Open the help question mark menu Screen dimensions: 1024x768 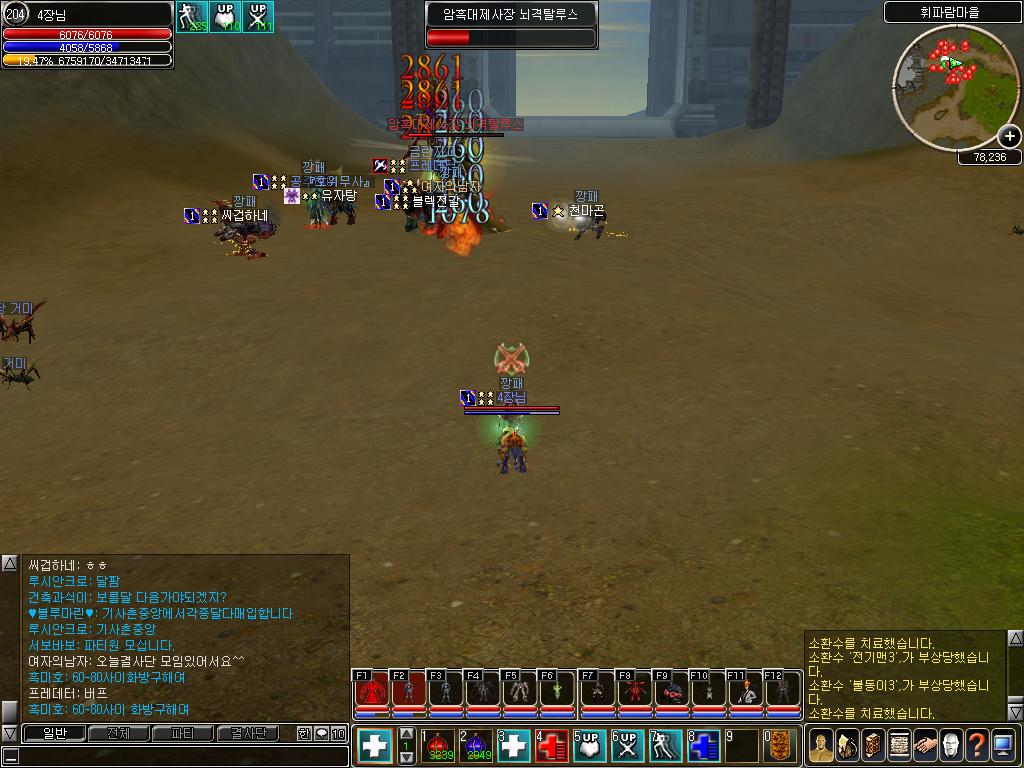(x=976, y=745)
